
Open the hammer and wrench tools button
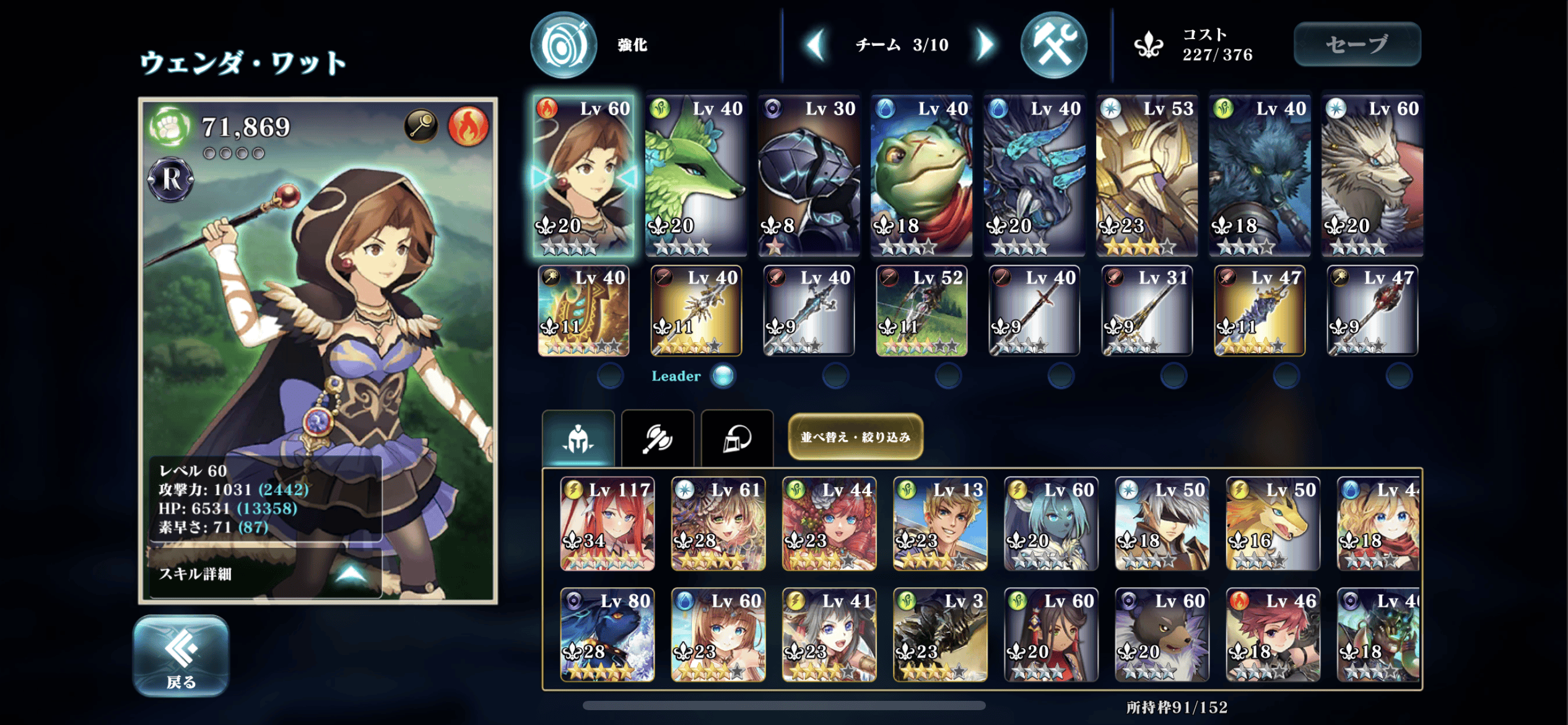click(1053, 45)
